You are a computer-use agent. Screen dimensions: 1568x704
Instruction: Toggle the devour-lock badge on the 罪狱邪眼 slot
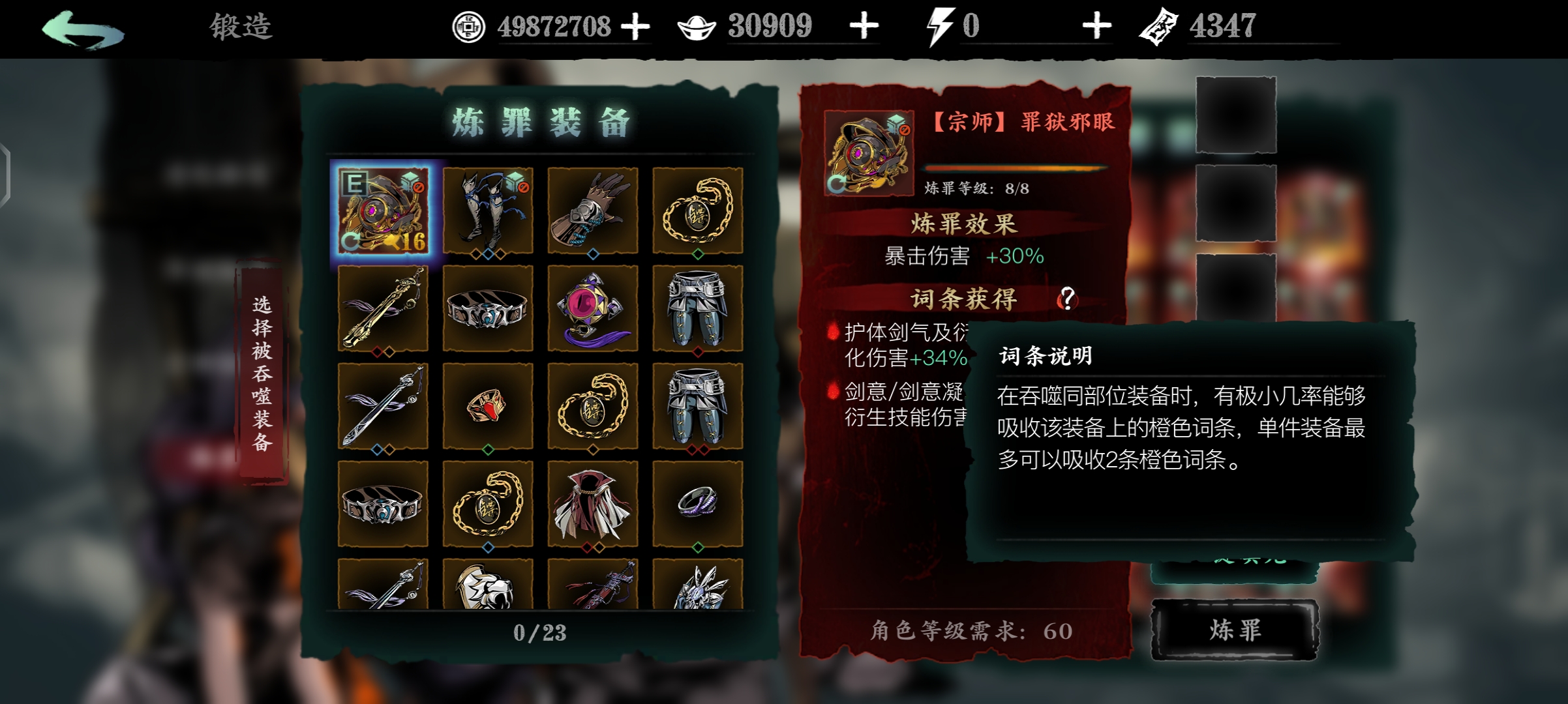tap(421, 188)
